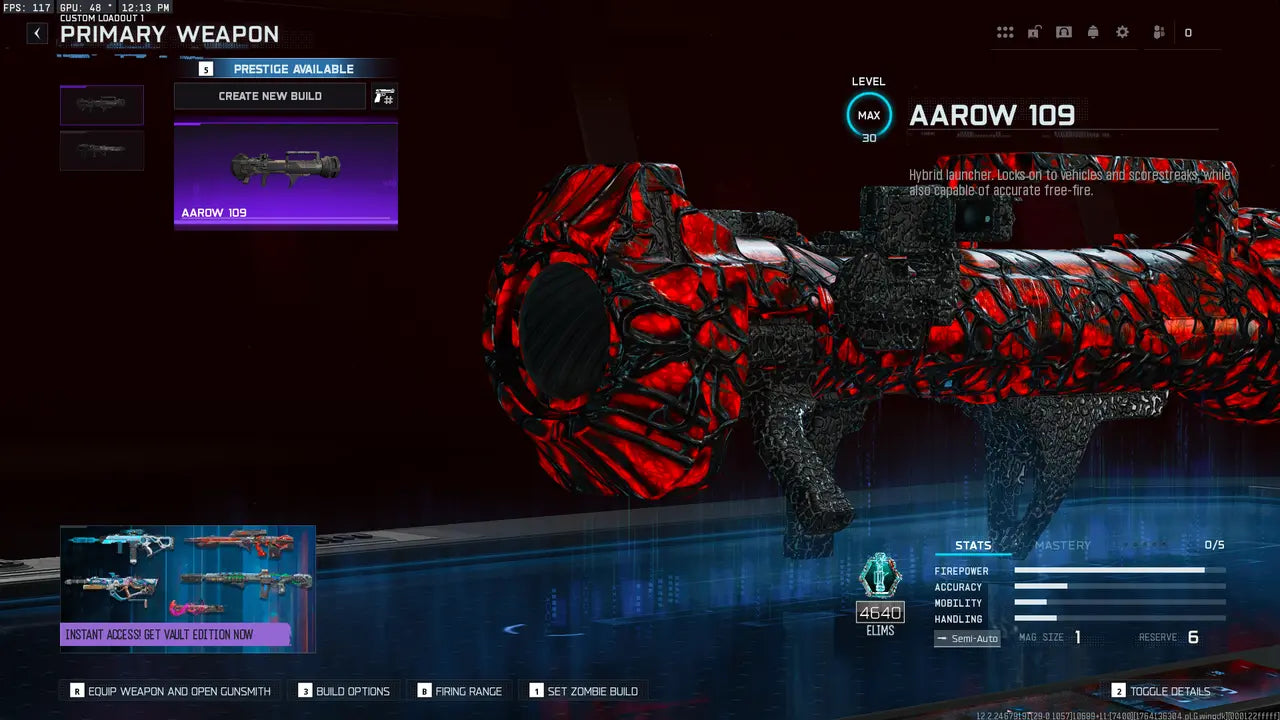Screen dimensions: 1280x720
Task: Click the pistol blueprint icon beside Create New Build
Action: (383, 95)
